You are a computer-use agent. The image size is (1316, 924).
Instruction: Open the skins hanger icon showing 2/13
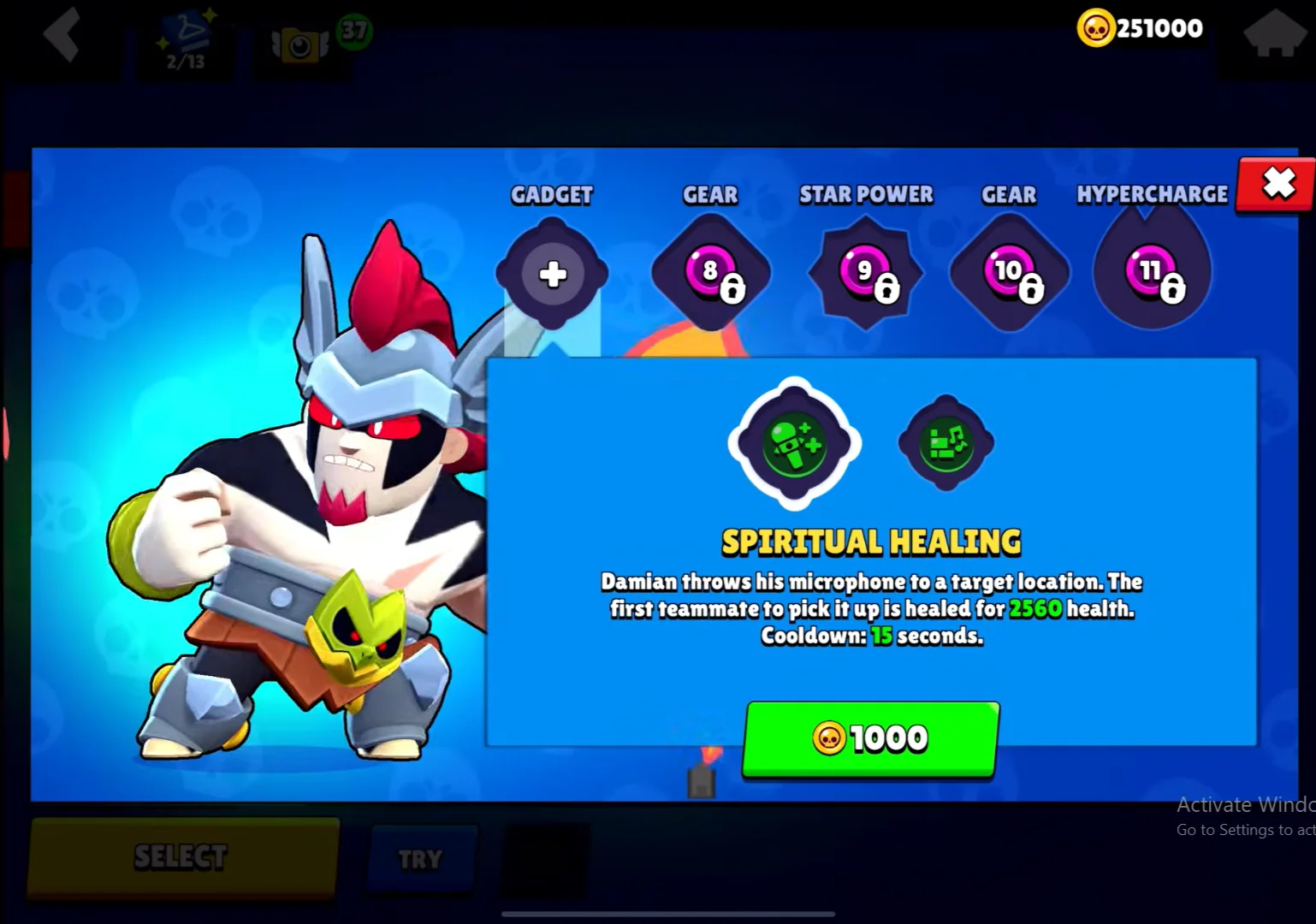tap(186, 44)
